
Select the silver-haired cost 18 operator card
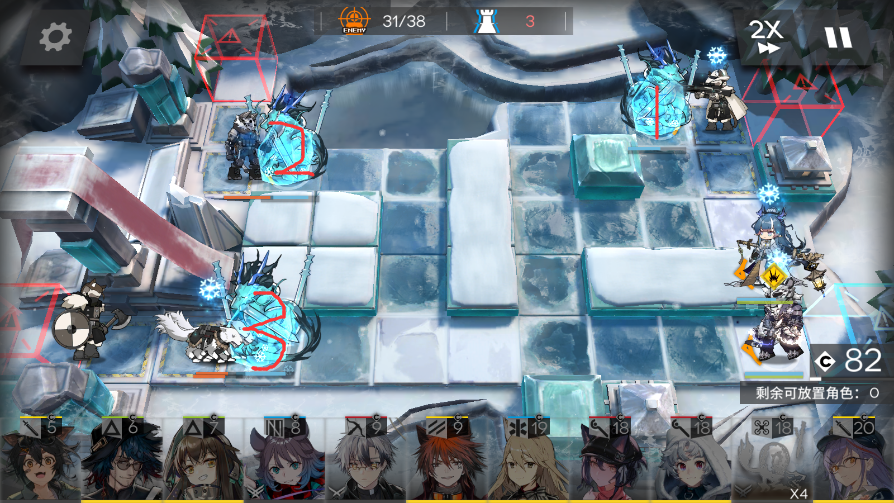point(691,460)
